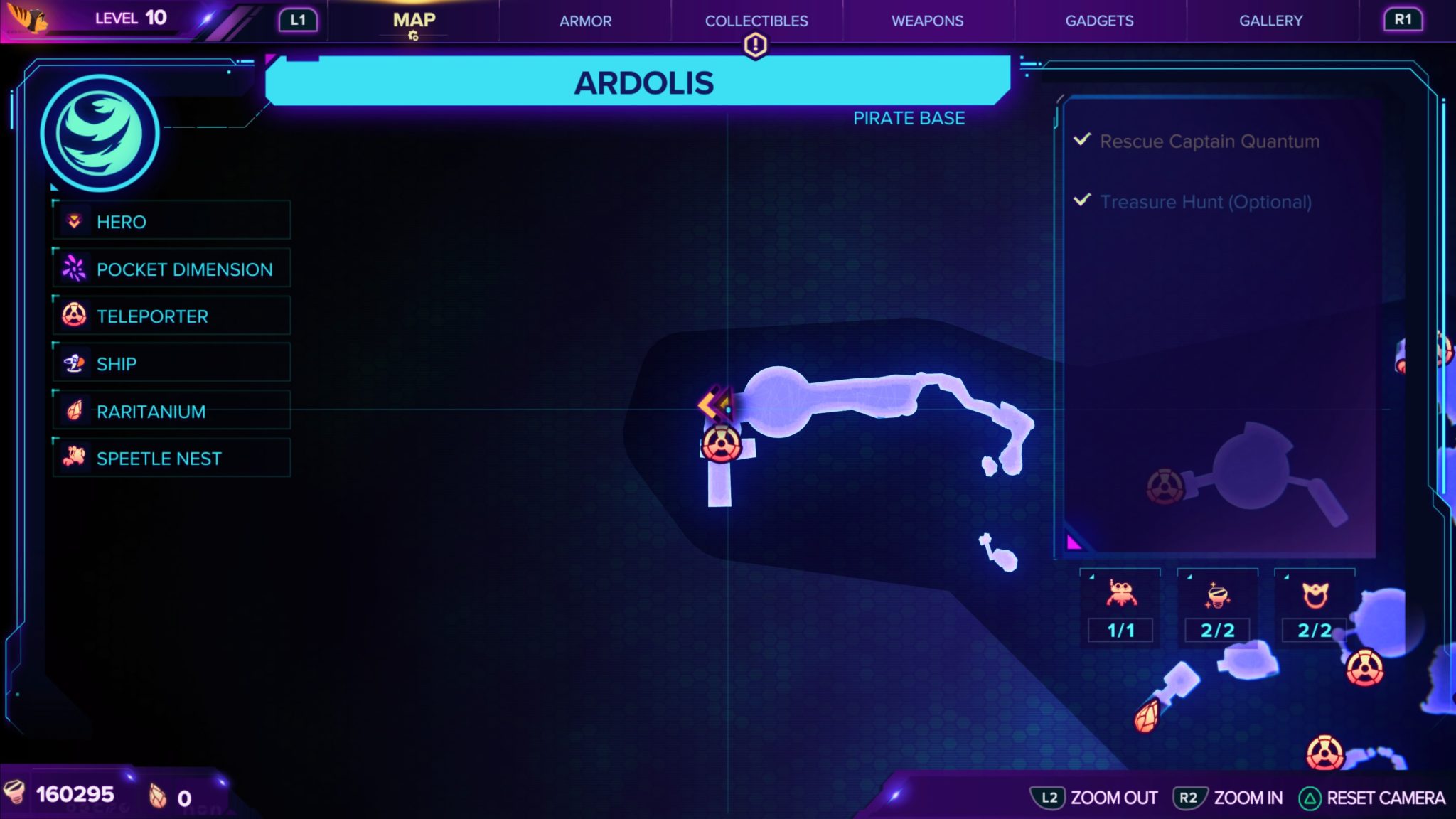Click the alert hexagon under Collectibles
This screenshot has height=819, width=1456.
(756, 45)
